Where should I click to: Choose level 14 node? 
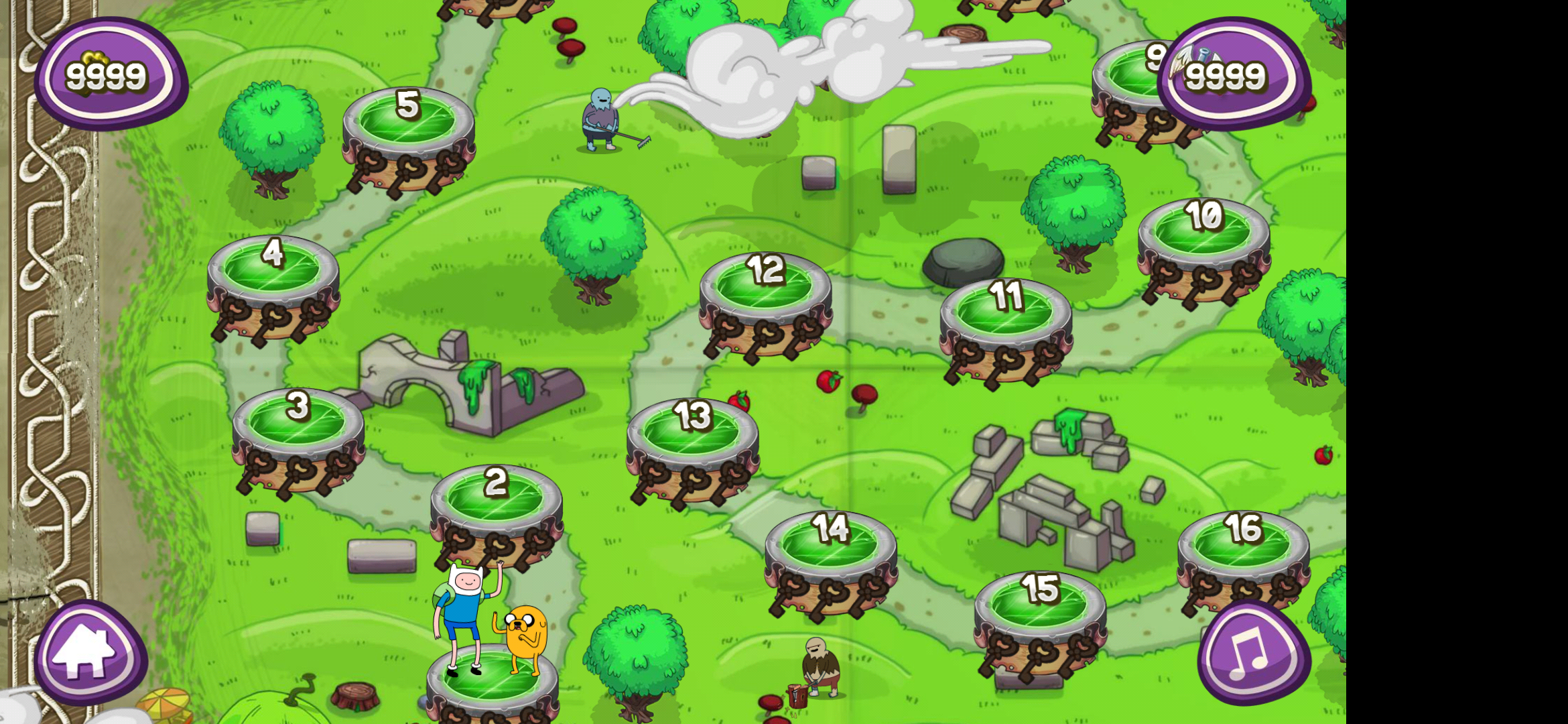[831, 545]
